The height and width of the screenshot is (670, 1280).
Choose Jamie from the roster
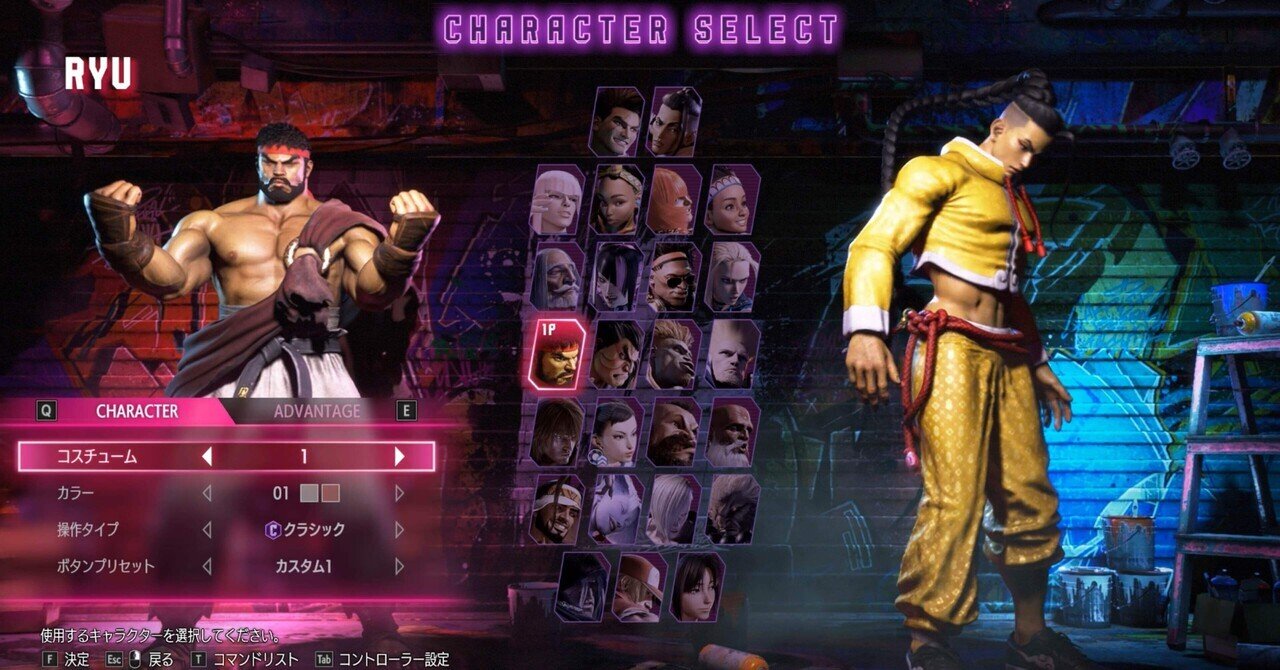pos(674,121)
